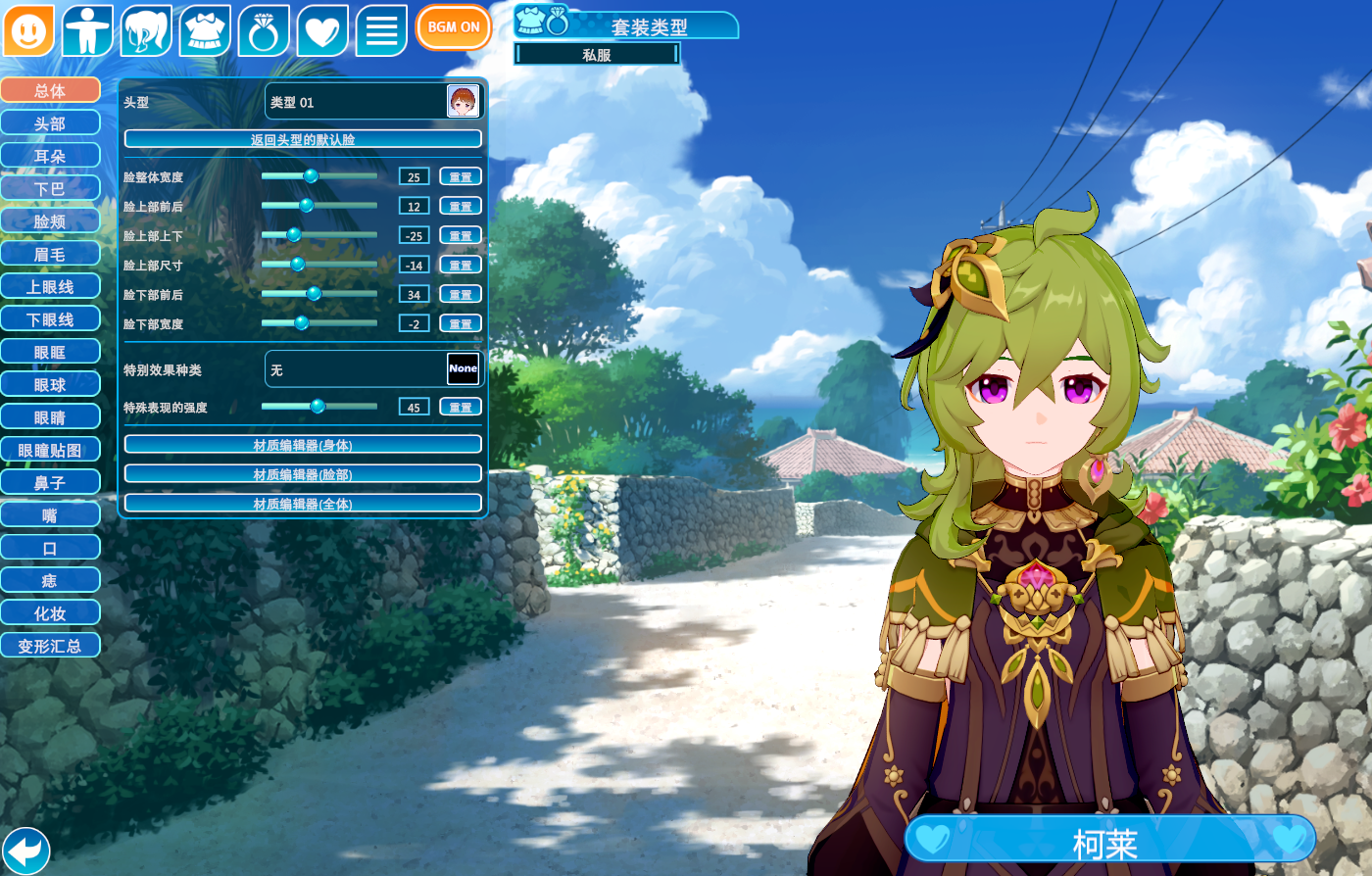Open the heart icon category
The height and width of the screenshot is (876, 1372).
[x=322, y=30]
